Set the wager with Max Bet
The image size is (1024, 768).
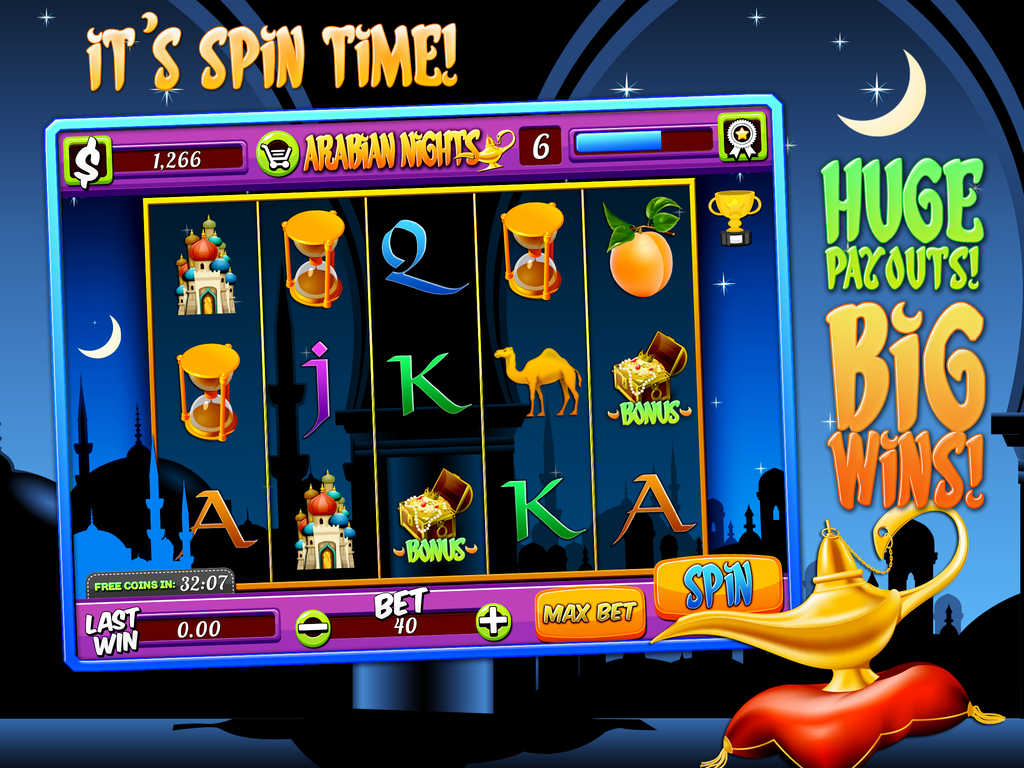590,613
